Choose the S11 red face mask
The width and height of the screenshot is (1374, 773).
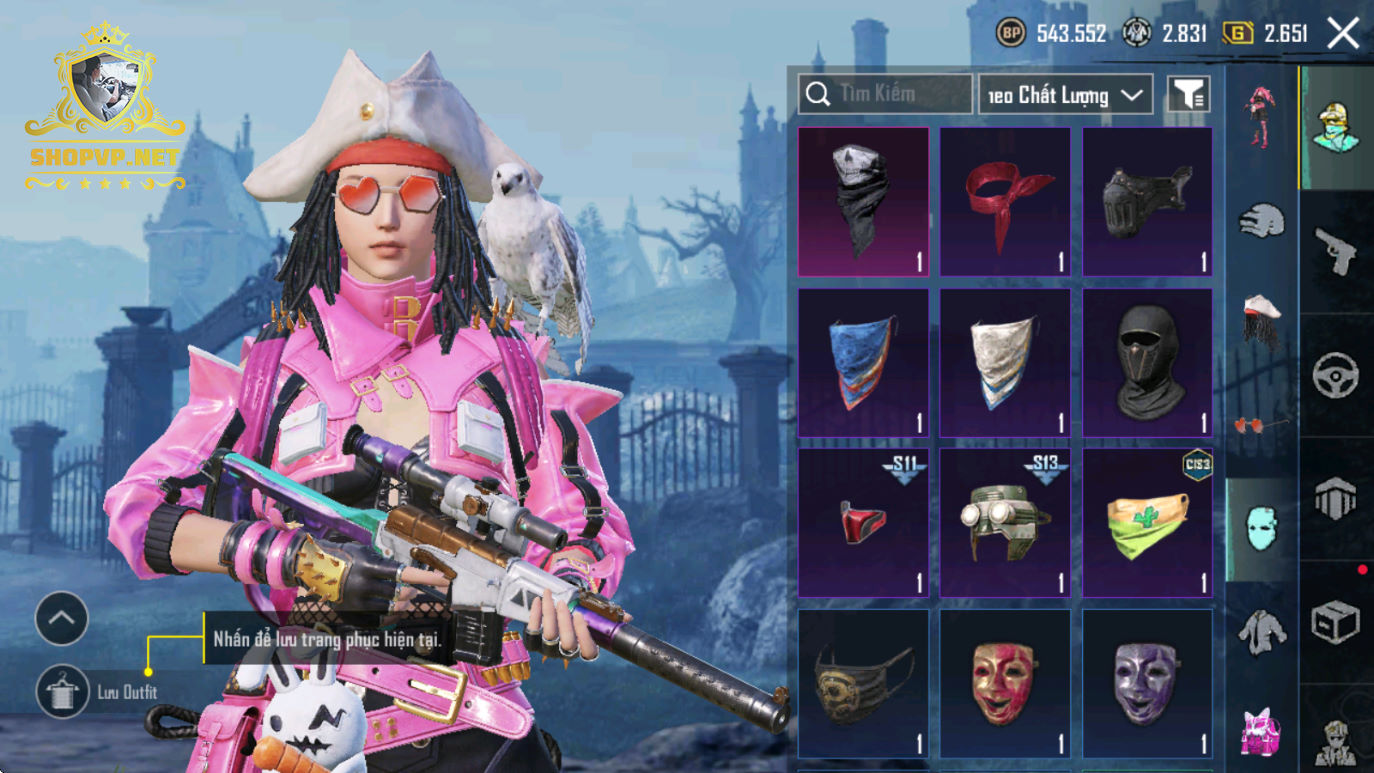pos(863,522)
